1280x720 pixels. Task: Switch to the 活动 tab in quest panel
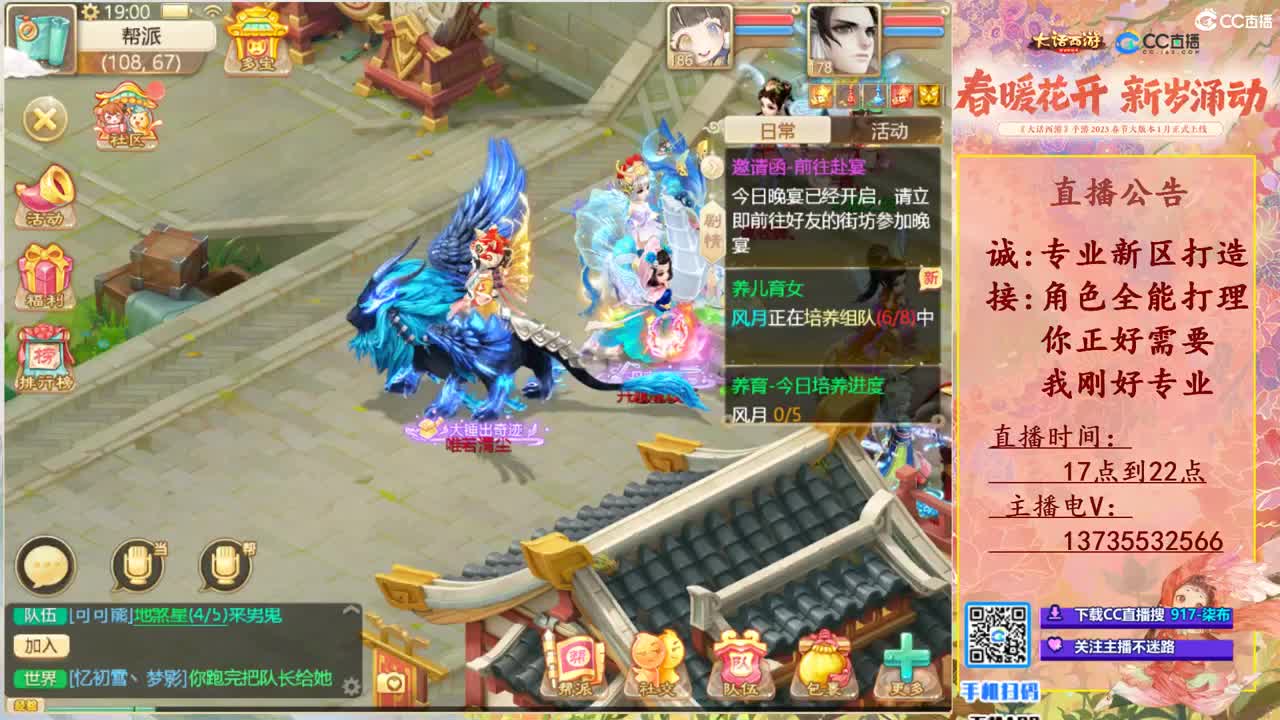tap(890, 131)
